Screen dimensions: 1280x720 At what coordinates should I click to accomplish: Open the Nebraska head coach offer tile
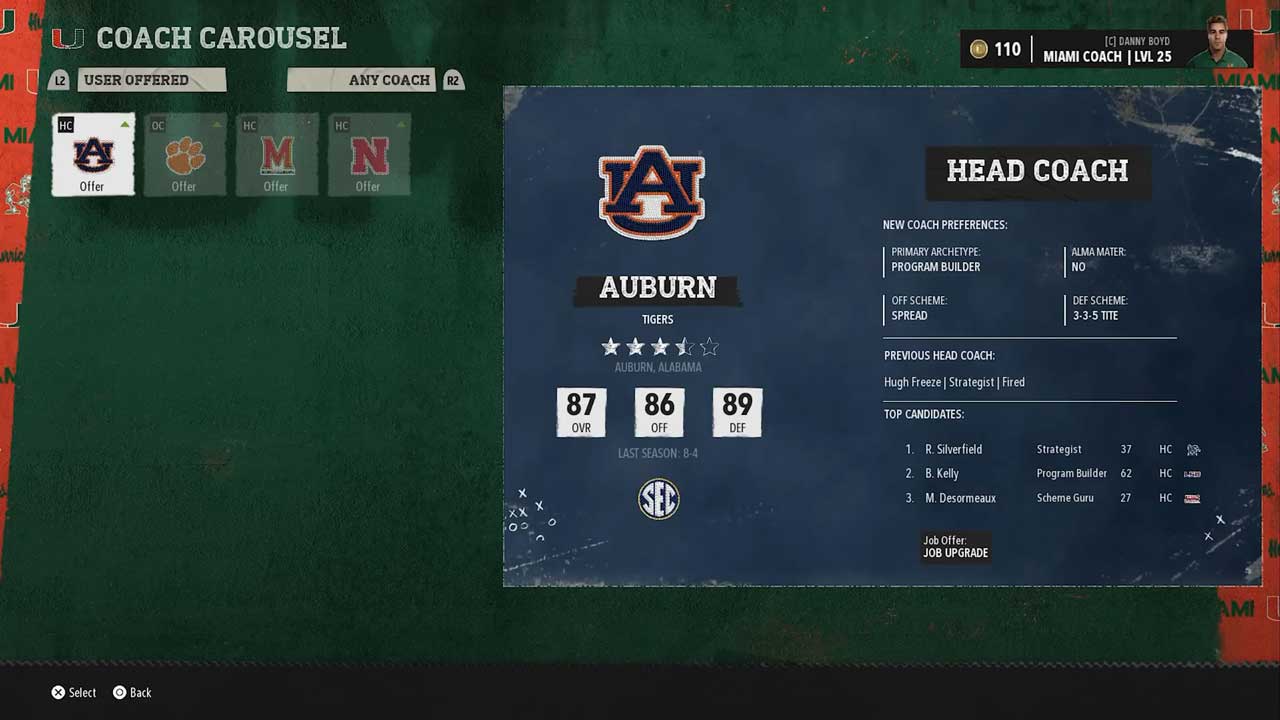point(368,154)
